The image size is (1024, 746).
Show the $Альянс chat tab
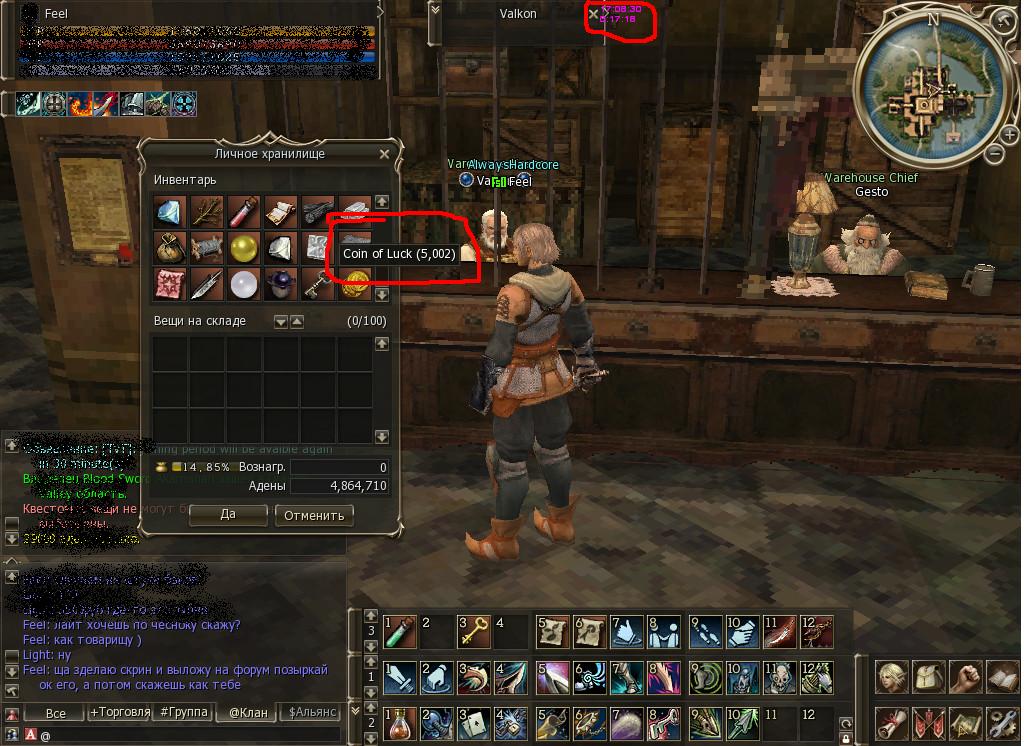[312, 712]
